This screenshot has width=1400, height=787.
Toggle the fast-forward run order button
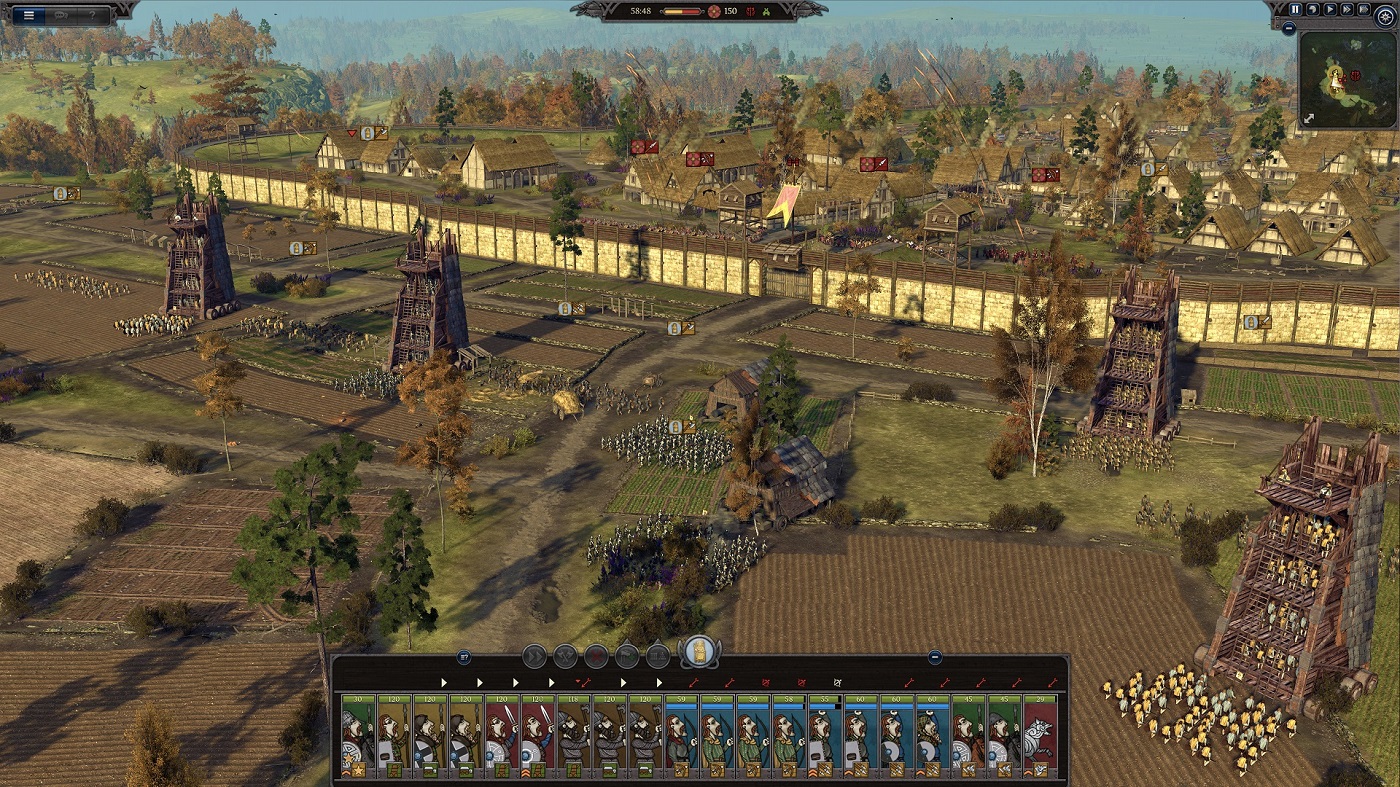tap(535, 656)
